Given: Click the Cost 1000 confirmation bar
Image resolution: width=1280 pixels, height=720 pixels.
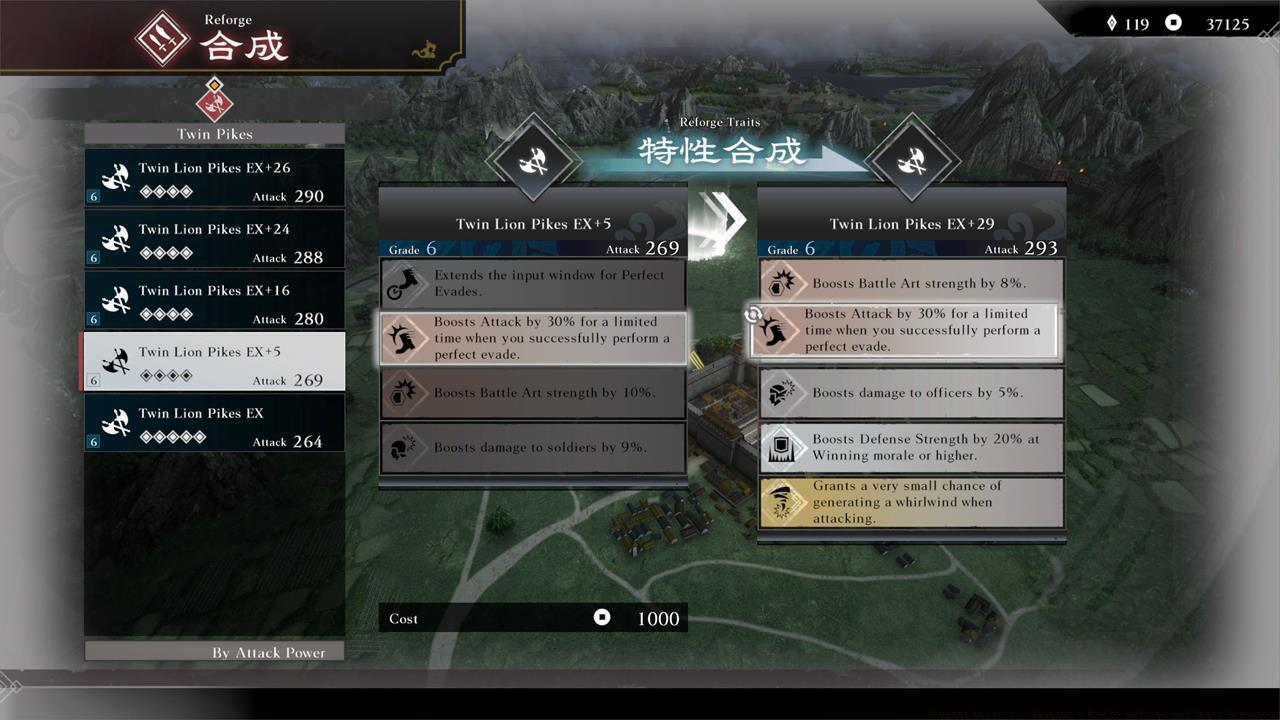Looking at the screenshot, I should click(x=533, y=618).
